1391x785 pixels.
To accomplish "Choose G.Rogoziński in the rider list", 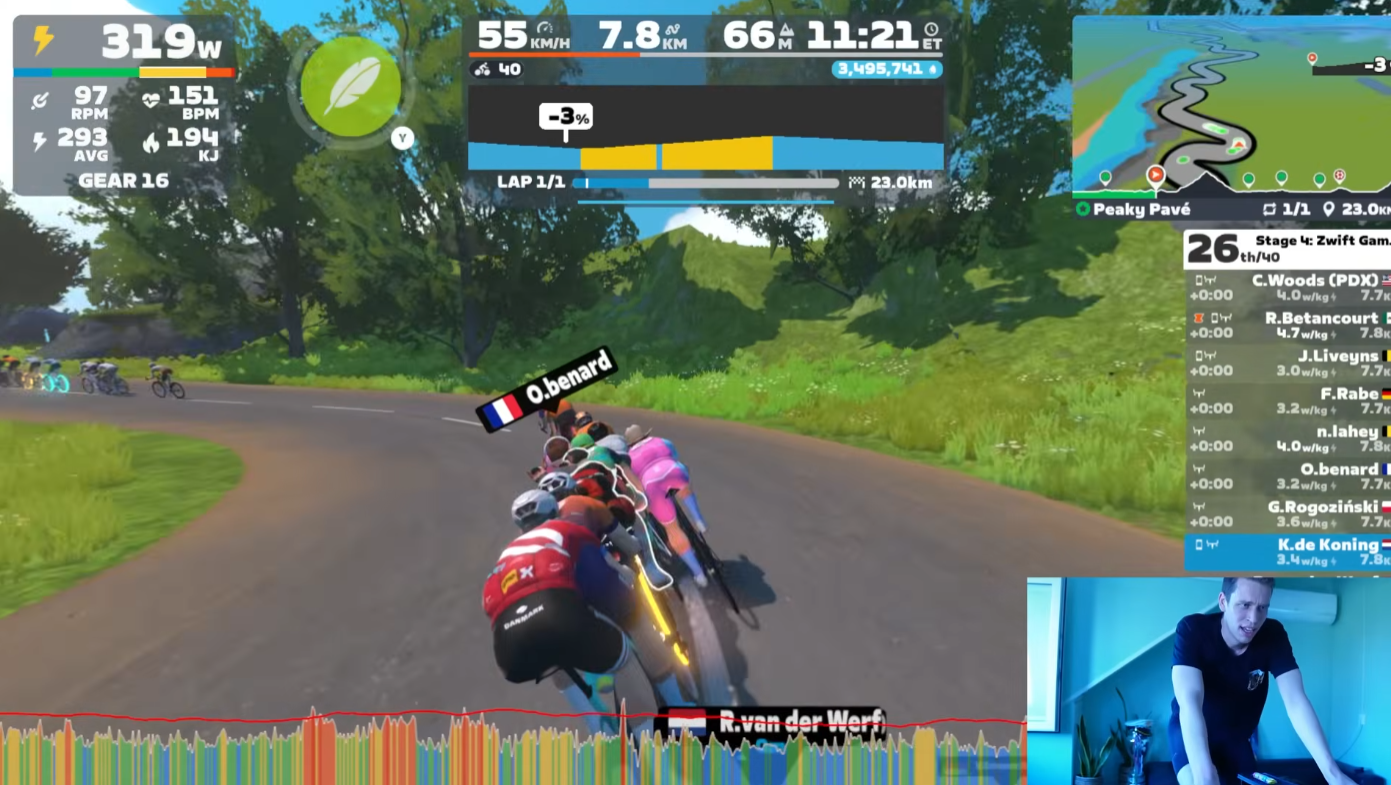I will (x=1290, y=514).
